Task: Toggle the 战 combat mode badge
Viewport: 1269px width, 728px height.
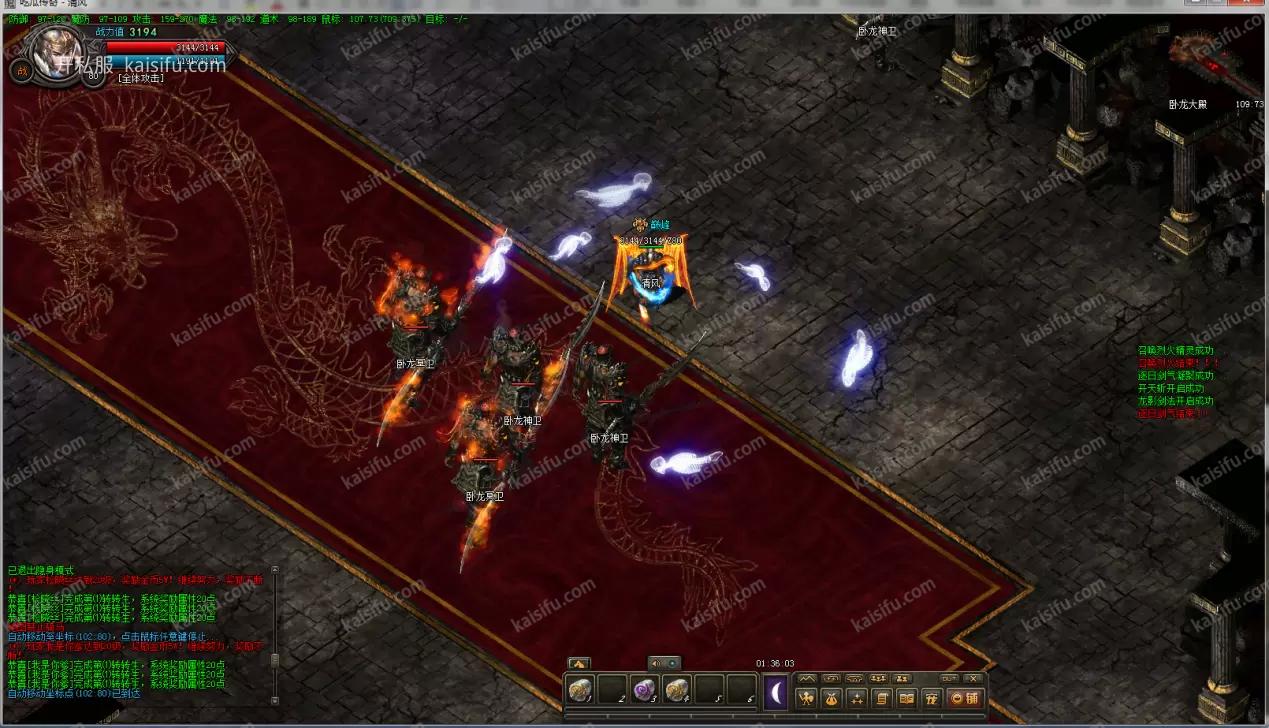Action: pyautogui.click(x=21, y=70)
